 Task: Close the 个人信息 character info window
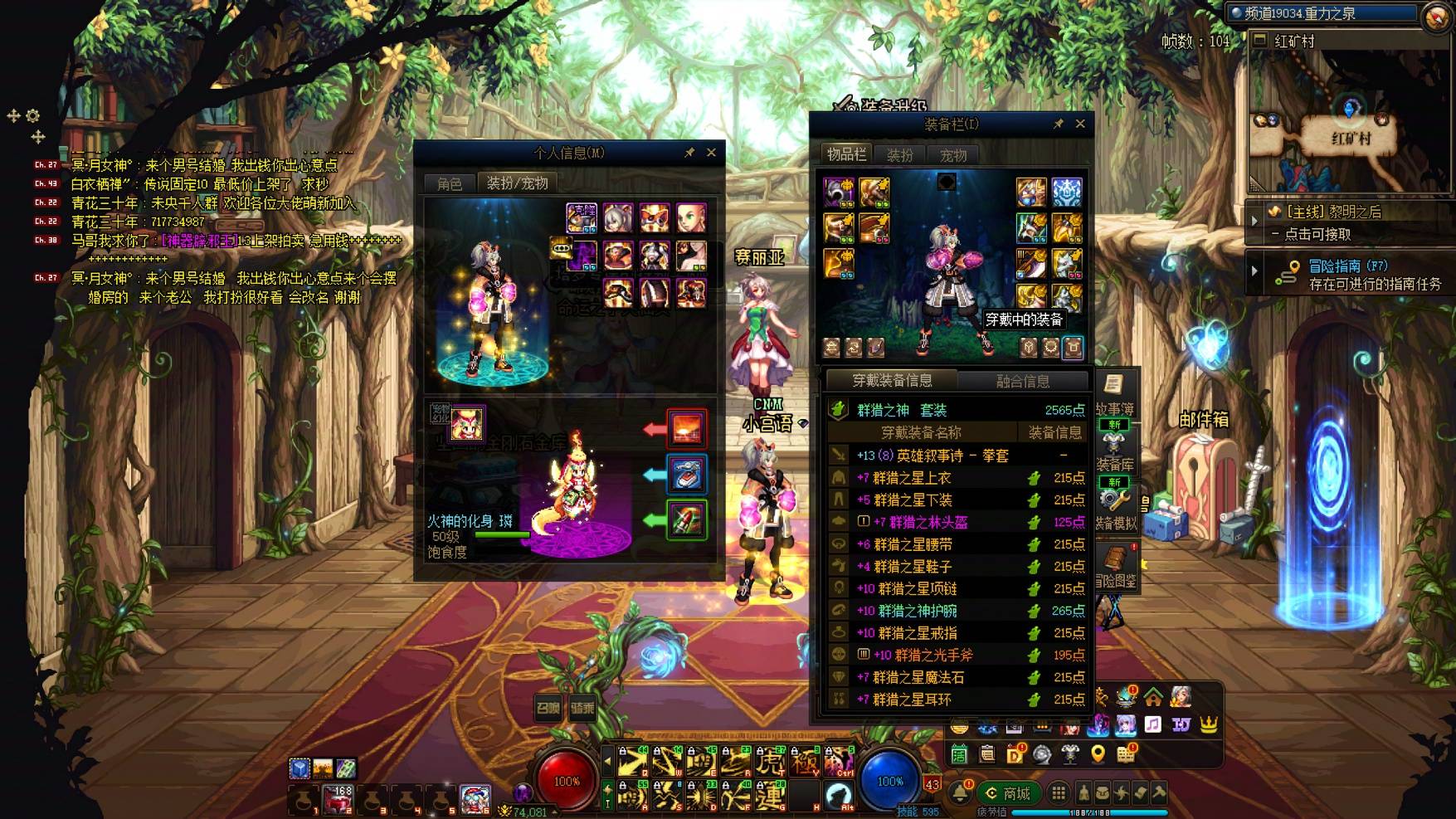711,153
